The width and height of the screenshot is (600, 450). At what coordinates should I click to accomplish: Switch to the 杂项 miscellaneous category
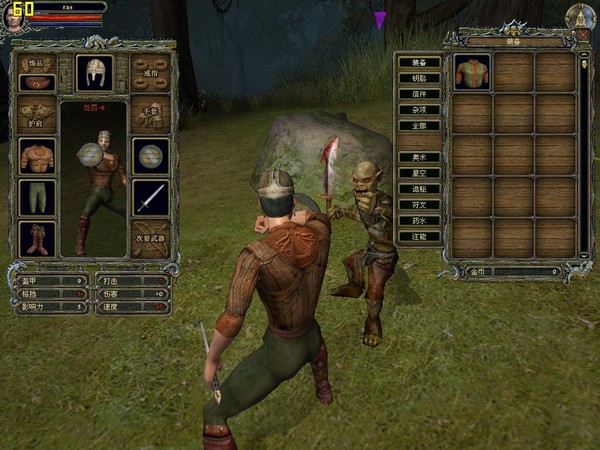(x=419, y=110)
